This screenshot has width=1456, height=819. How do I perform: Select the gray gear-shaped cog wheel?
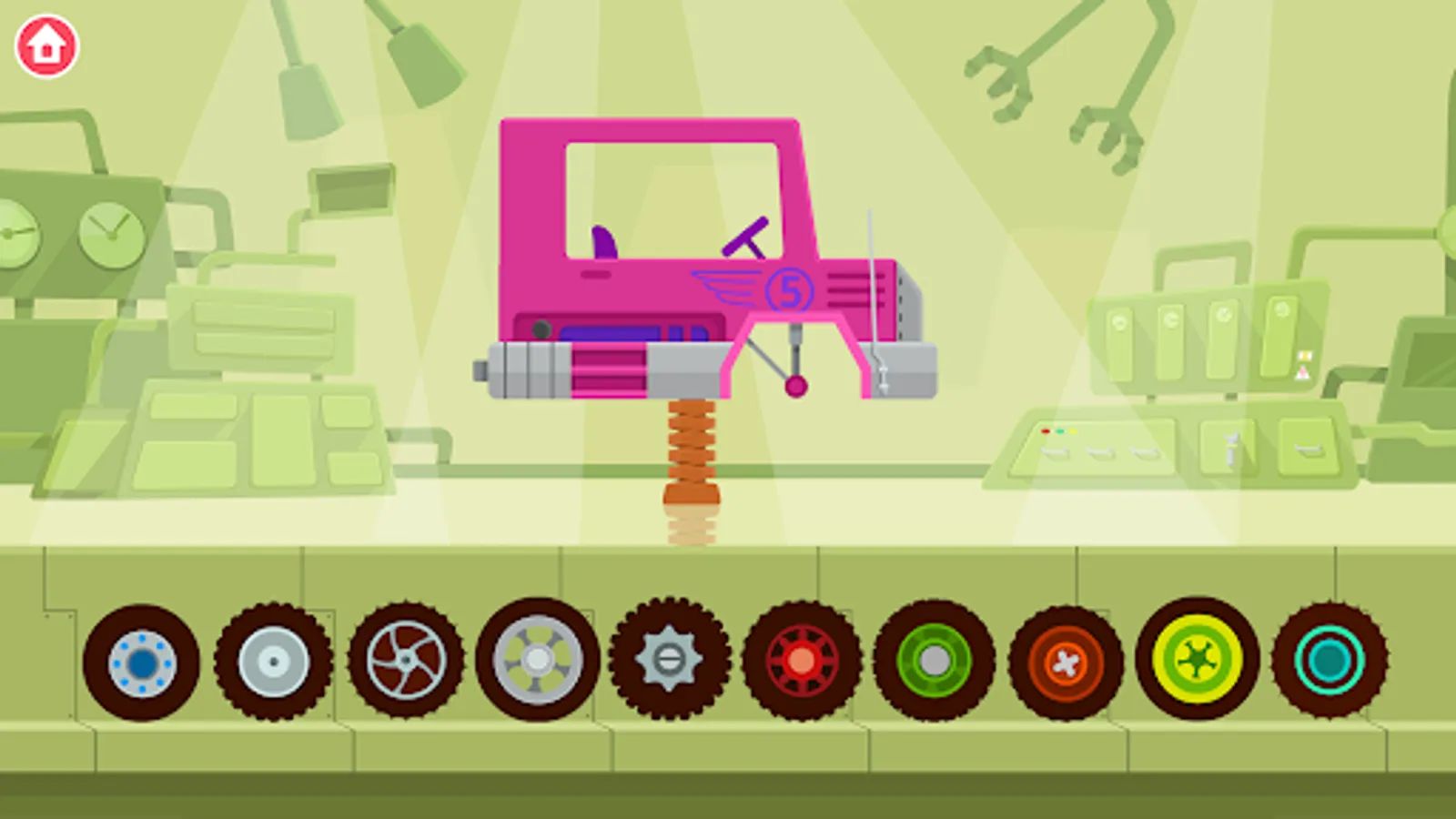[669, 660]
